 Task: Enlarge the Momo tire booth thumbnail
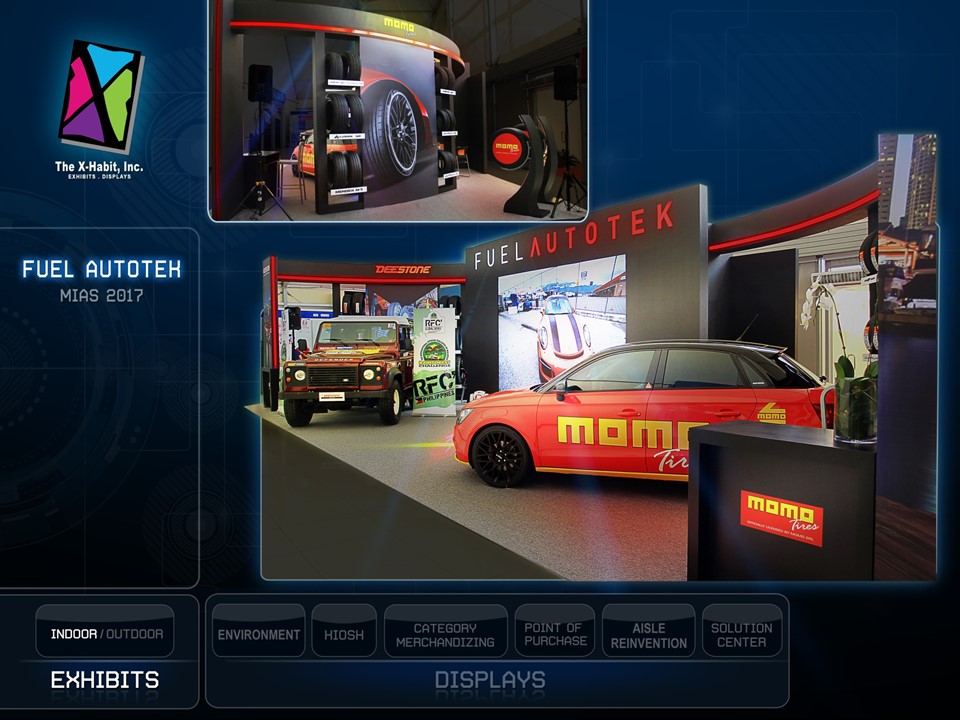click(x=398, y=108)
